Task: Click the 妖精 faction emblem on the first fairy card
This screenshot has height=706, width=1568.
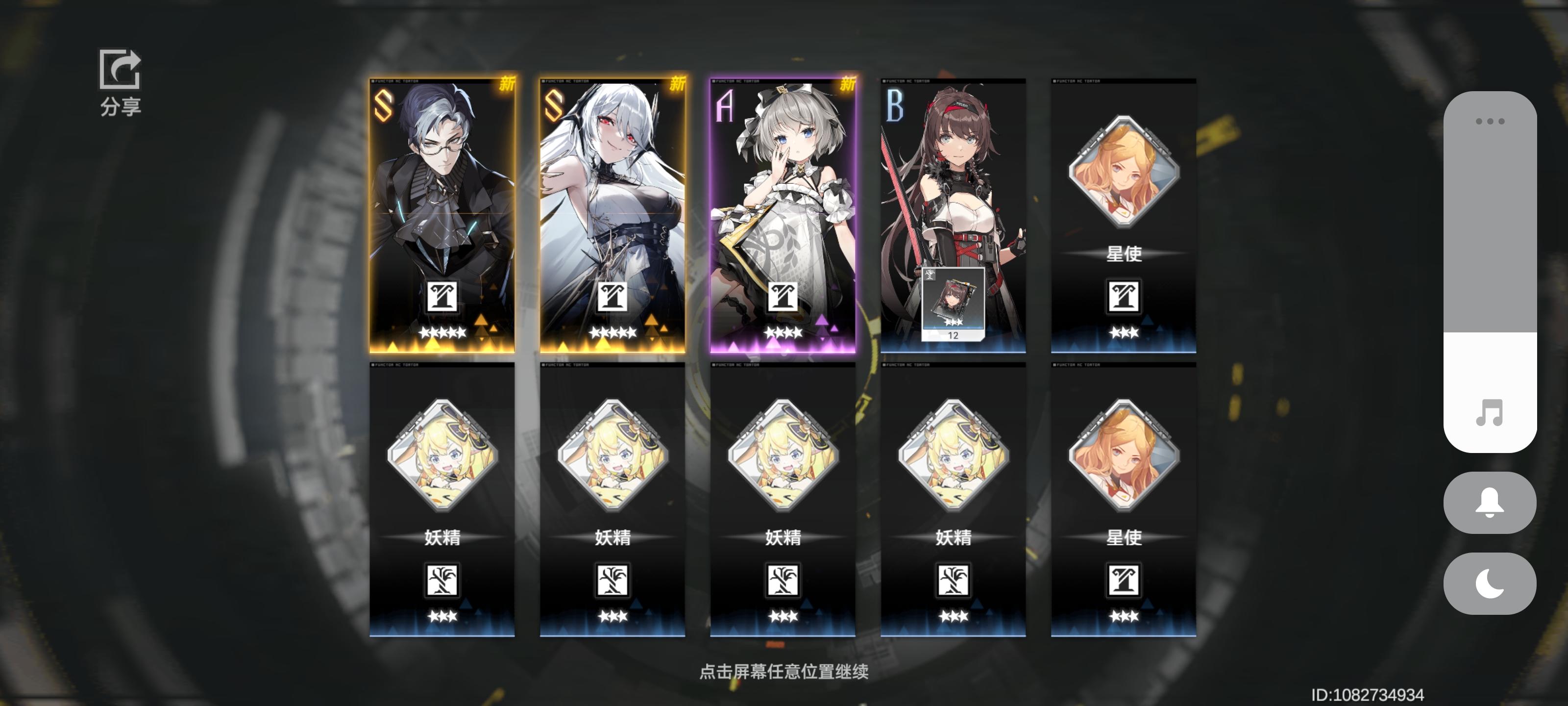Action: tap(443, 580)
